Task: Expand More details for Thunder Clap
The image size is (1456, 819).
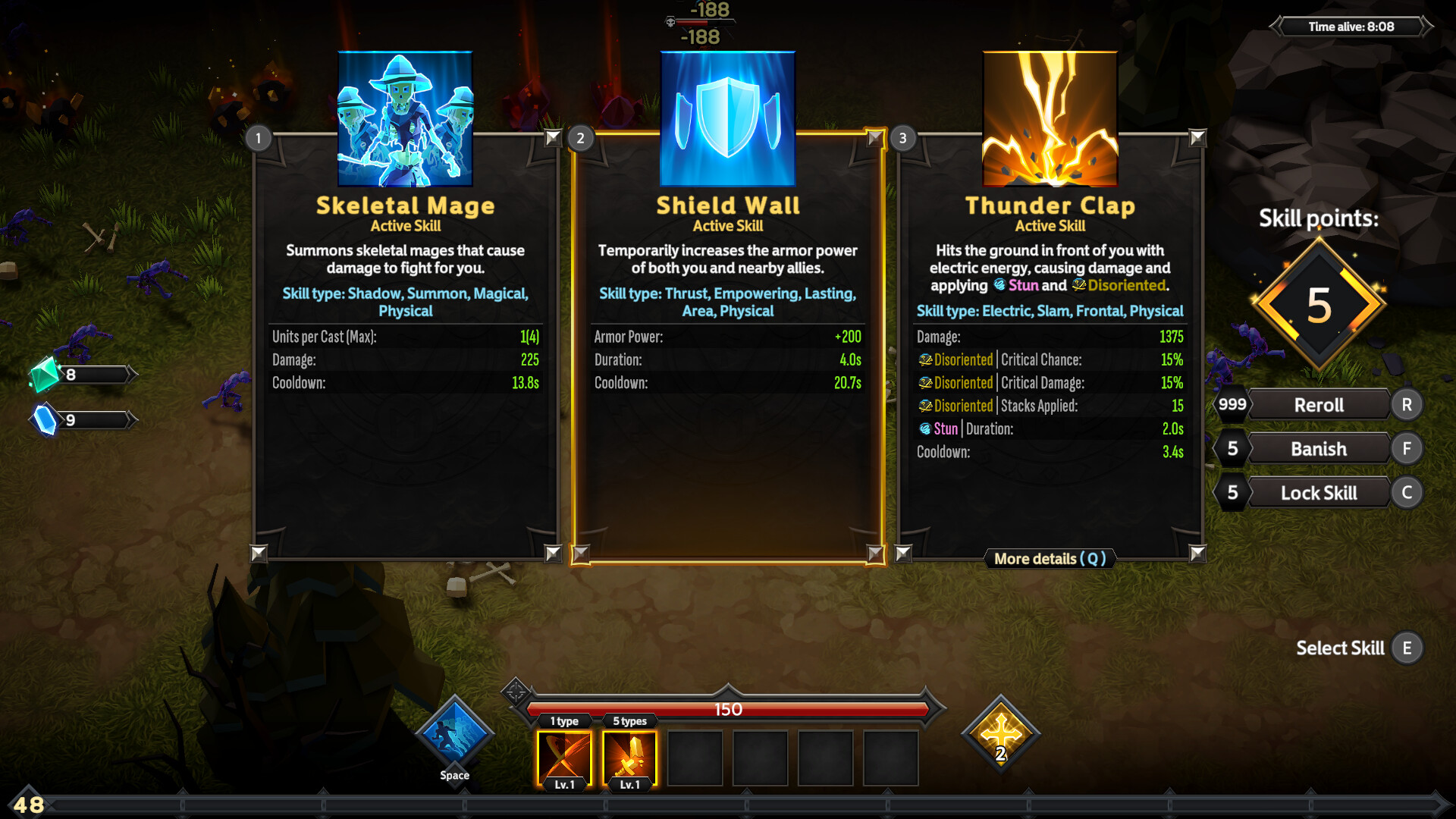Action: [x=1050, y=559]
